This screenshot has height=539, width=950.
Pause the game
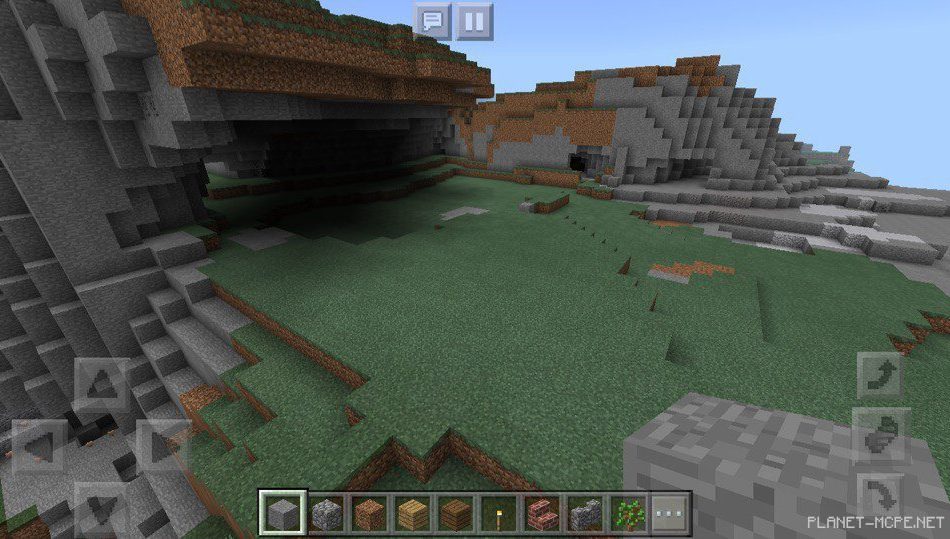click(x=474, y=20)
